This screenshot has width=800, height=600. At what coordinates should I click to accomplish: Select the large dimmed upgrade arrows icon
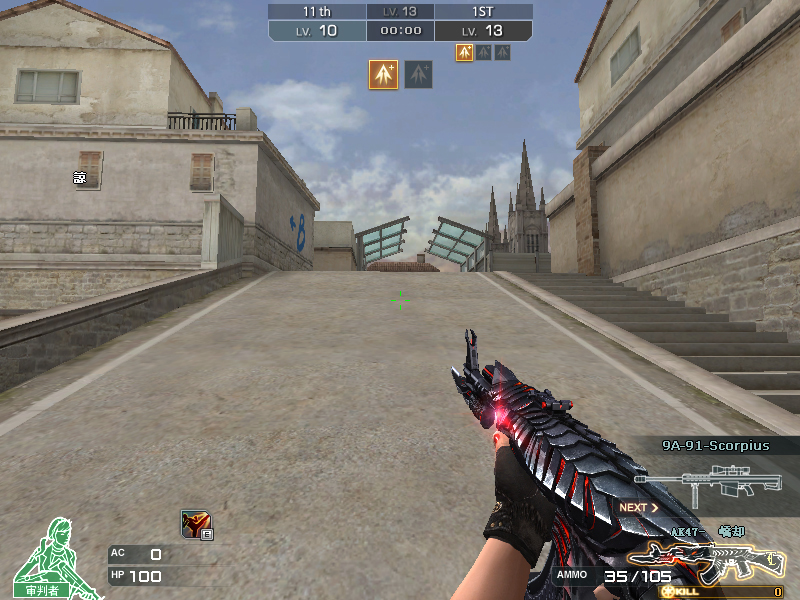(x=419, y=74)
